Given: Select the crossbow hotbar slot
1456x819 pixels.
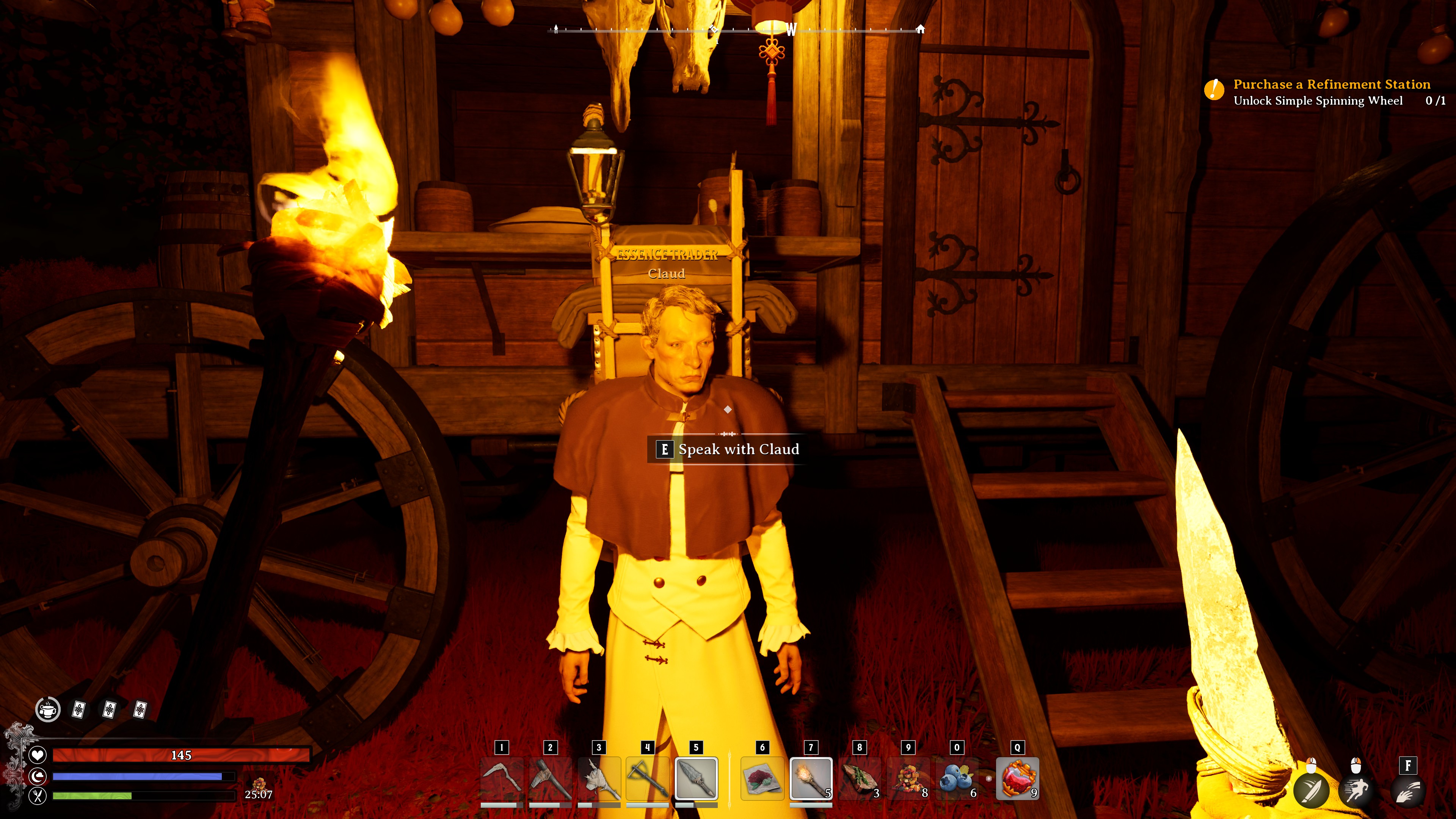Looking at the screenshot, I should pos(648,780).
